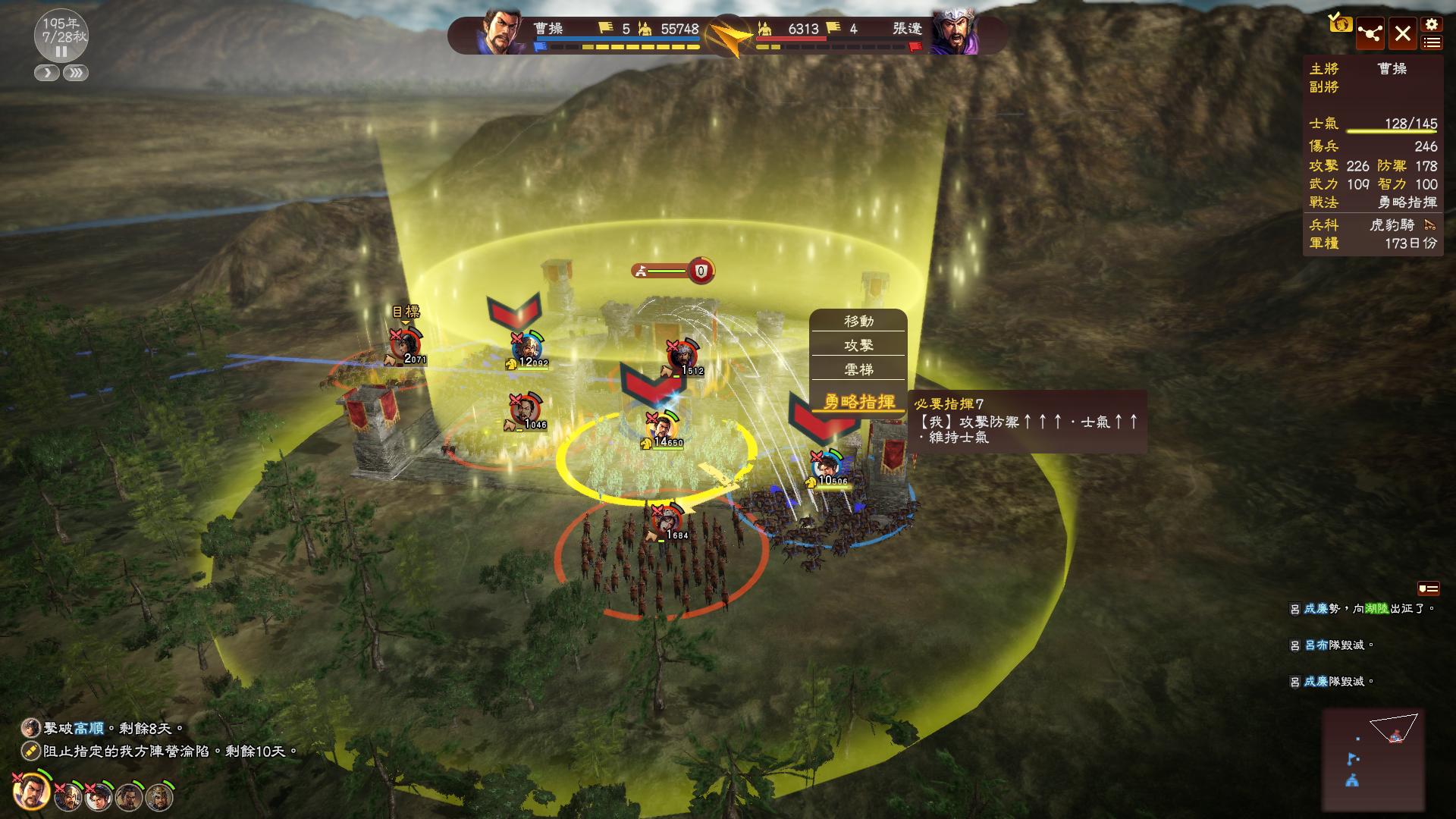Select the 14650-troop unit with yellow ring
Screen dimensions: 1456x819
(662, 427)
